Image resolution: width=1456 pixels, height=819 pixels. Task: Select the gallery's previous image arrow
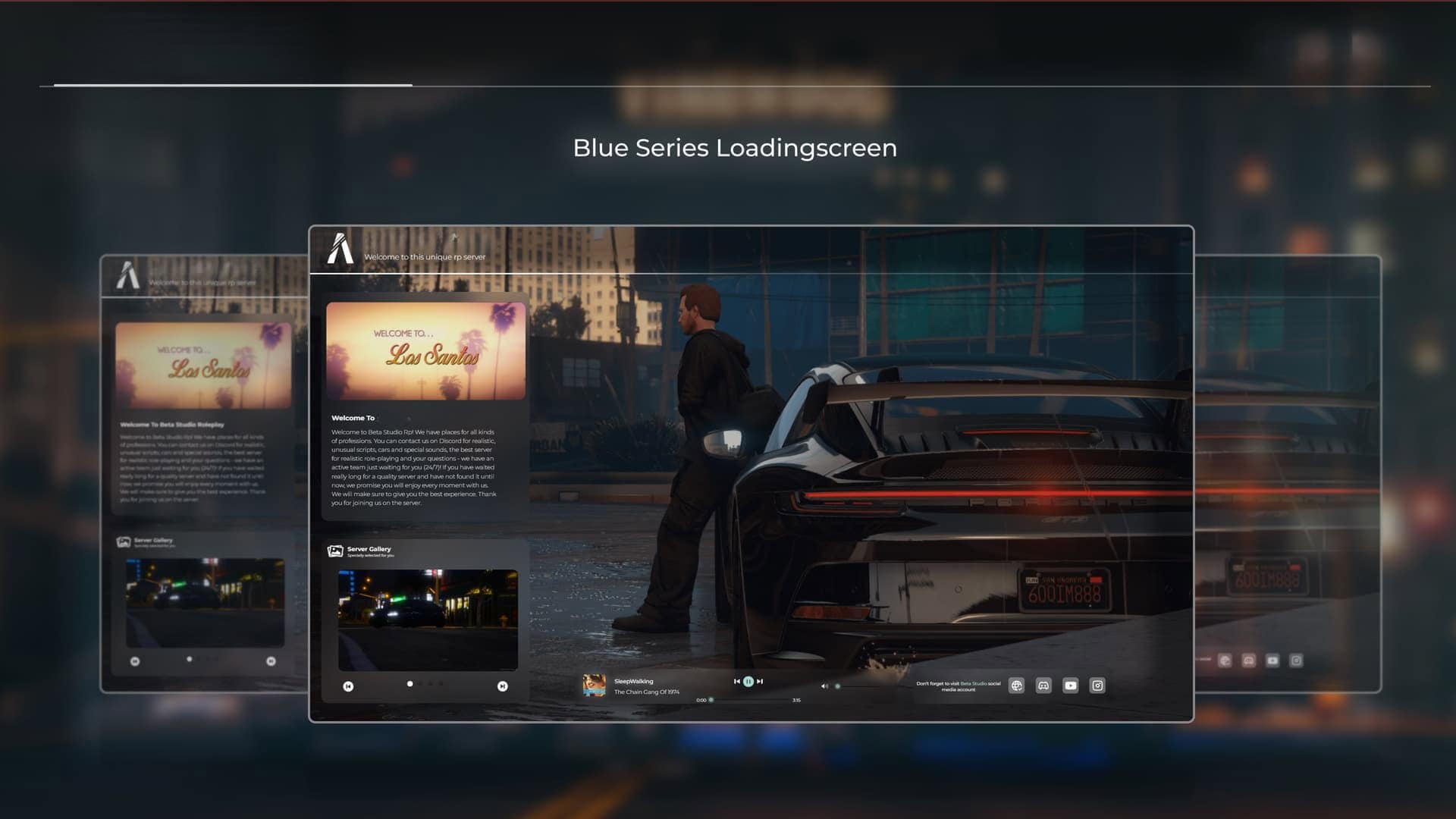348,686
